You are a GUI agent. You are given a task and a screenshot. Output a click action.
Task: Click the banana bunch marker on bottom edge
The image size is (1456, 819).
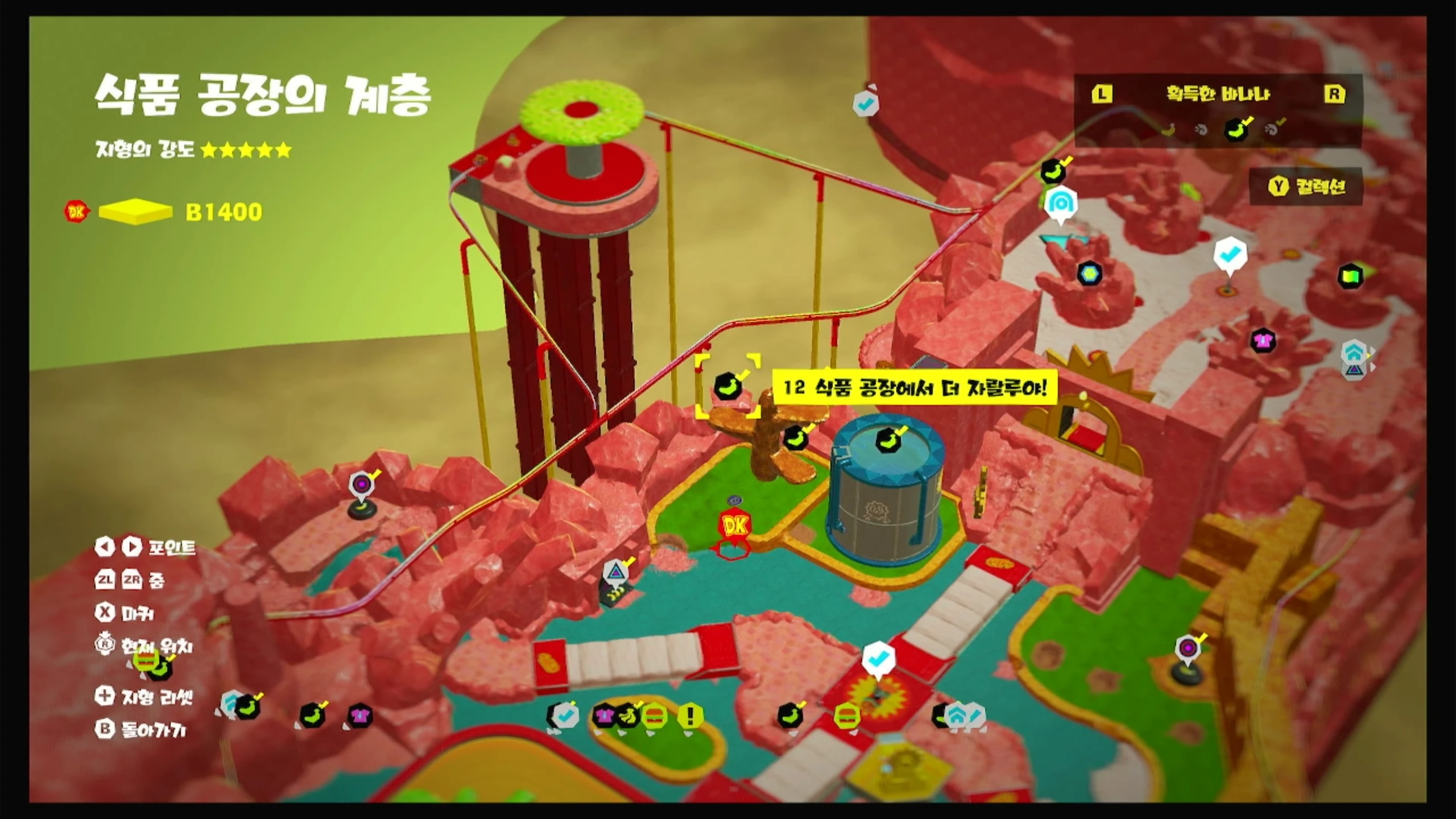pyautogui.click(x=628, y=715)
